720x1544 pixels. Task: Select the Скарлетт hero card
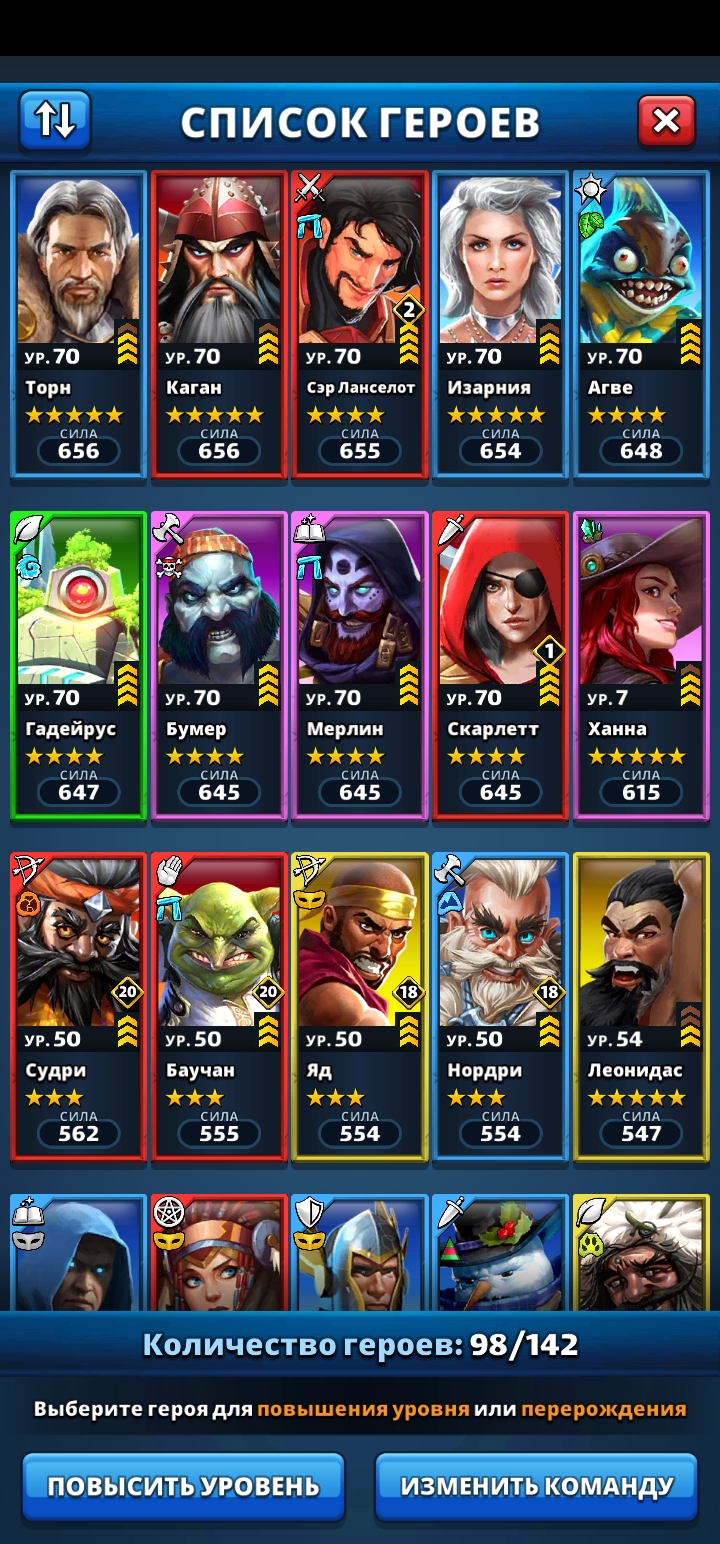click(501, 662)
